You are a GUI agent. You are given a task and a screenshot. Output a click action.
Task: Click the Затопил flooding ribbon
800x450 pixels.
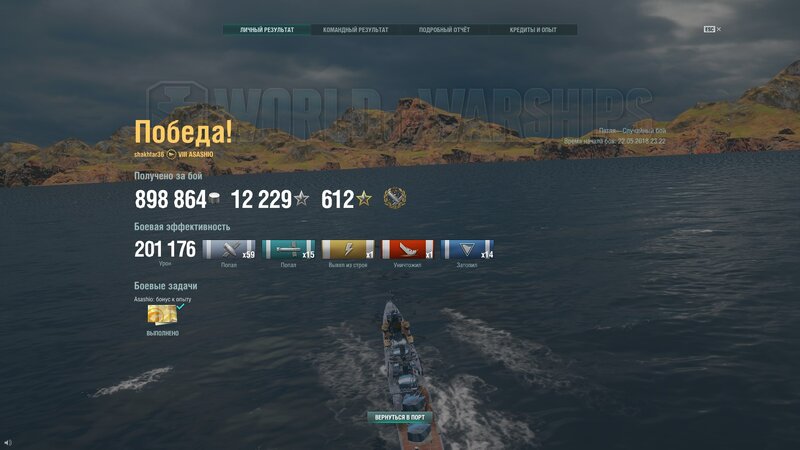[467, 250]
